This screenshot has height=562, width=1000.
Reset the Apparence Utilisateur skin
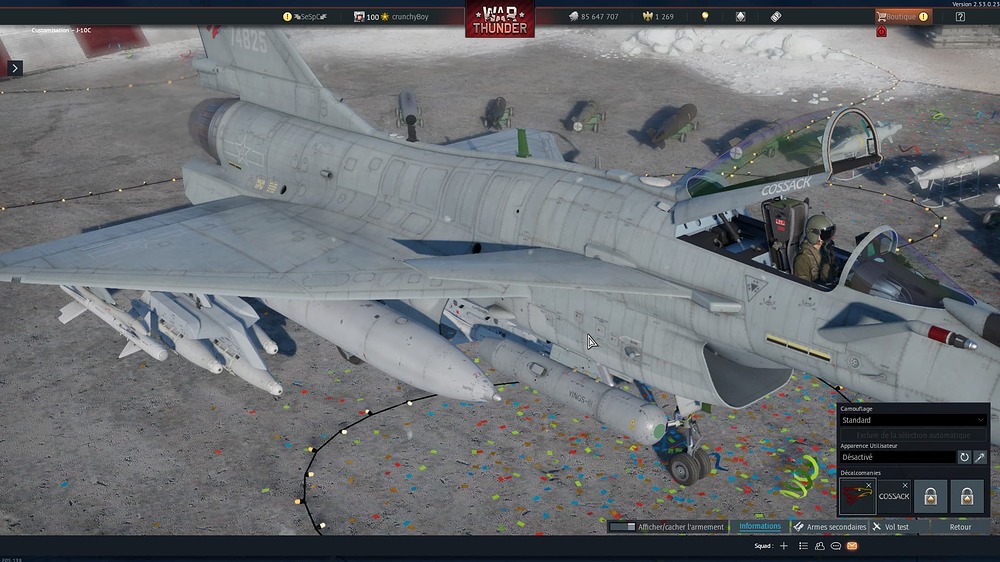coord(964,457)
